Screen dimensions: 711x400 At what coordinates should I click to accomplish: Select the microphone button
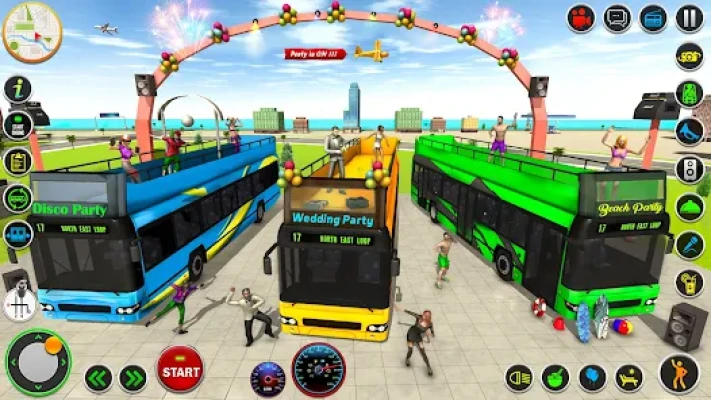click(689, 245)
